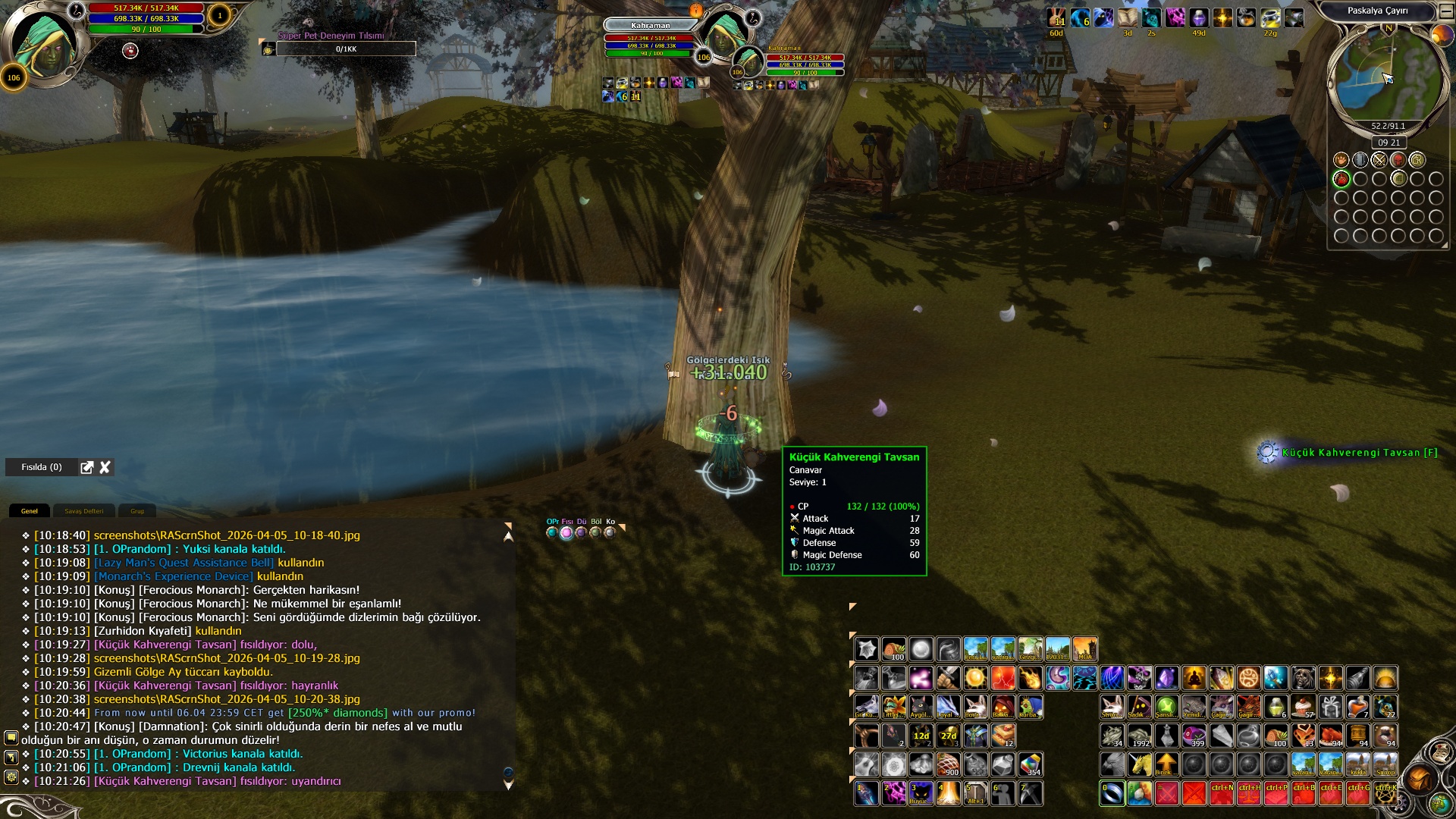Switch to the Genel chat tab
The height and width of the screenshot is (819, 1456).
pyautogui.click(x=30, y=511)
